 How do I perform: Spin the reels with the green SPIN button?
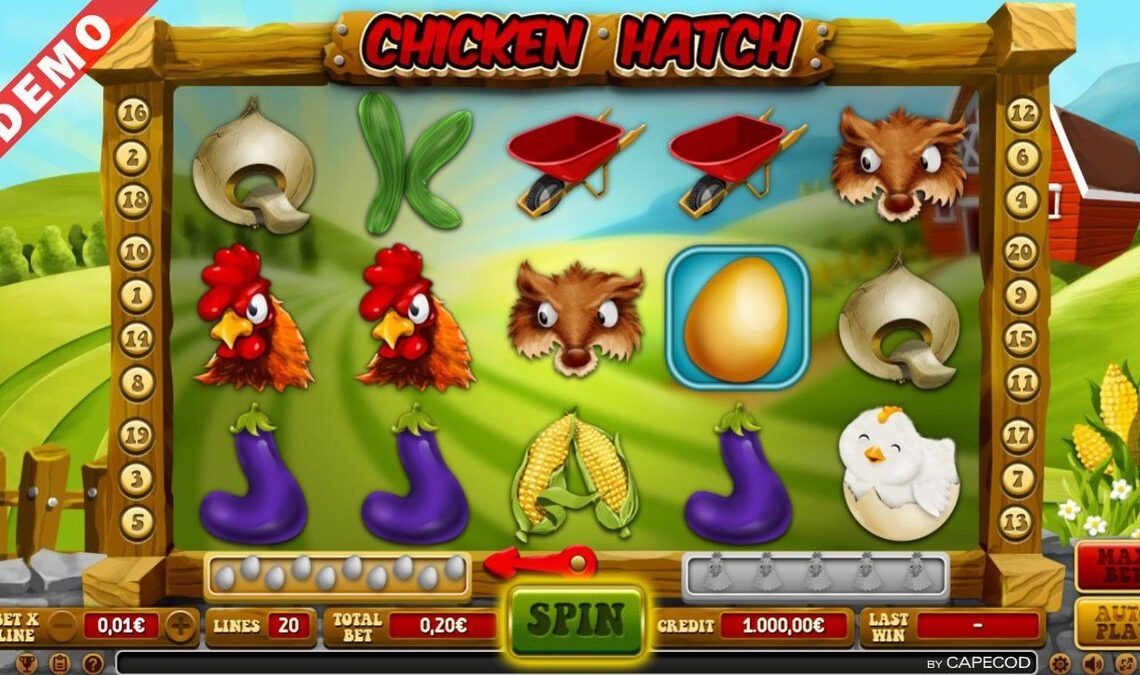(x=576, y=620)
